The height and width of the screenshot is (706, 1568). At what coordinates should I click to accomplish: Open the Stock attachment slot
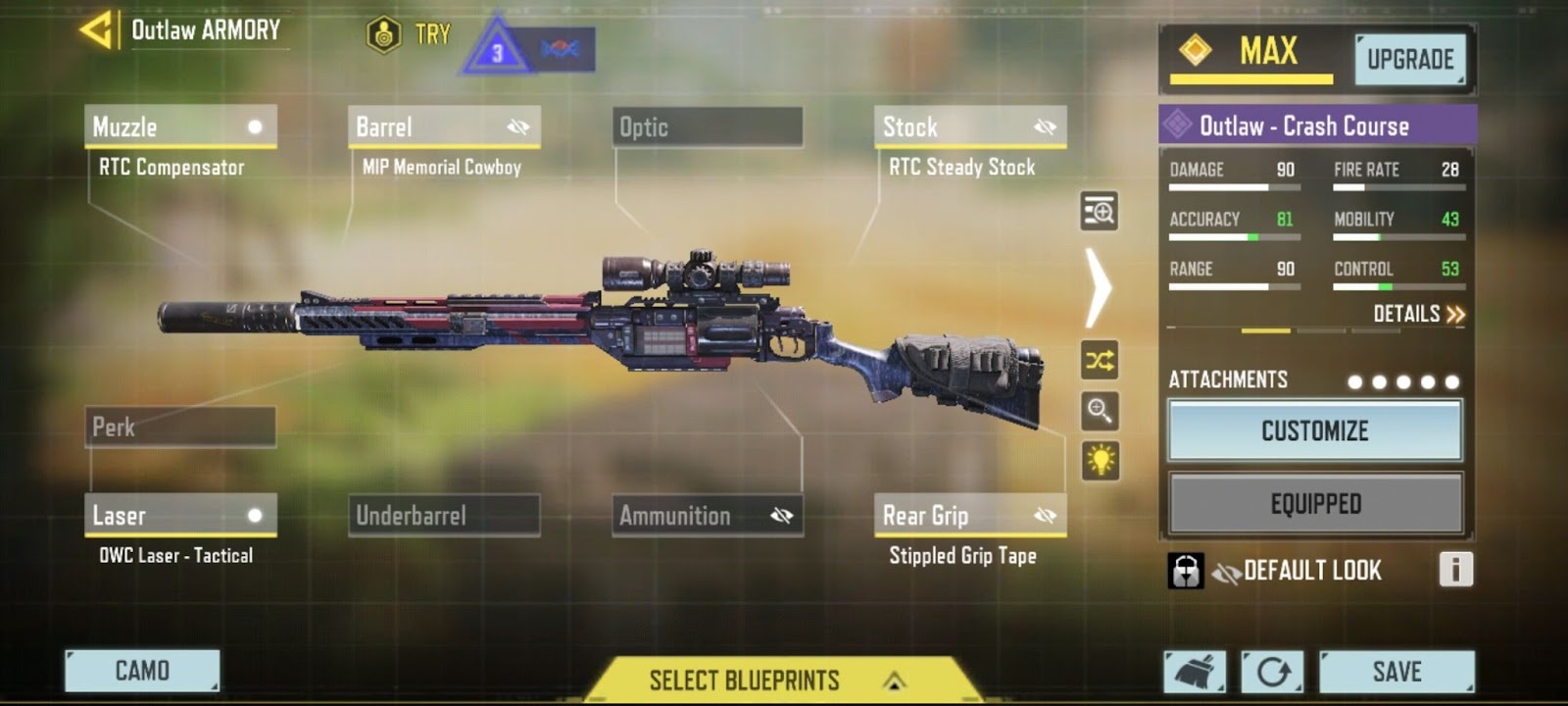969,126
